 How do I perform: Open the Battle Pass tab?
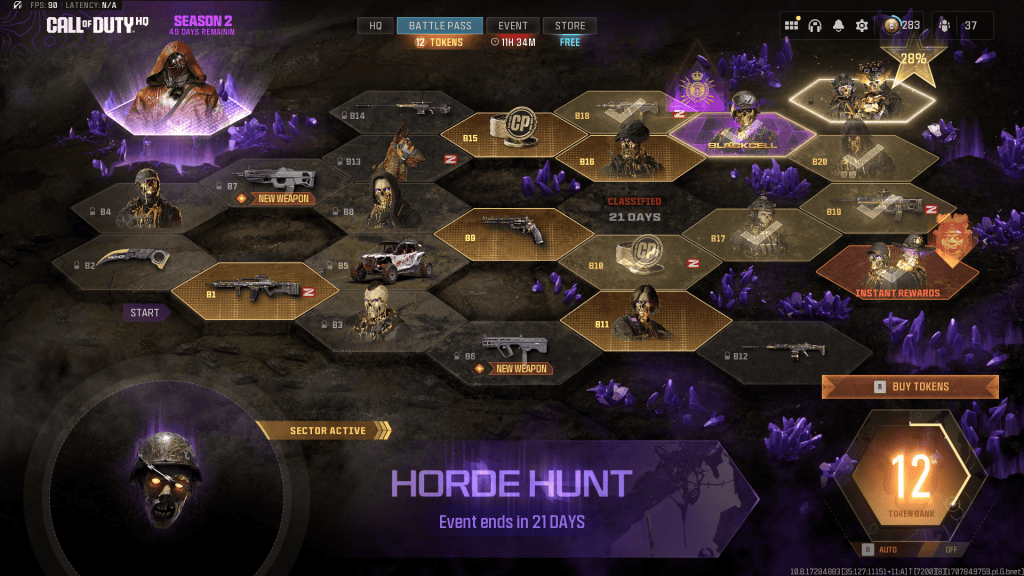(440, 26)
